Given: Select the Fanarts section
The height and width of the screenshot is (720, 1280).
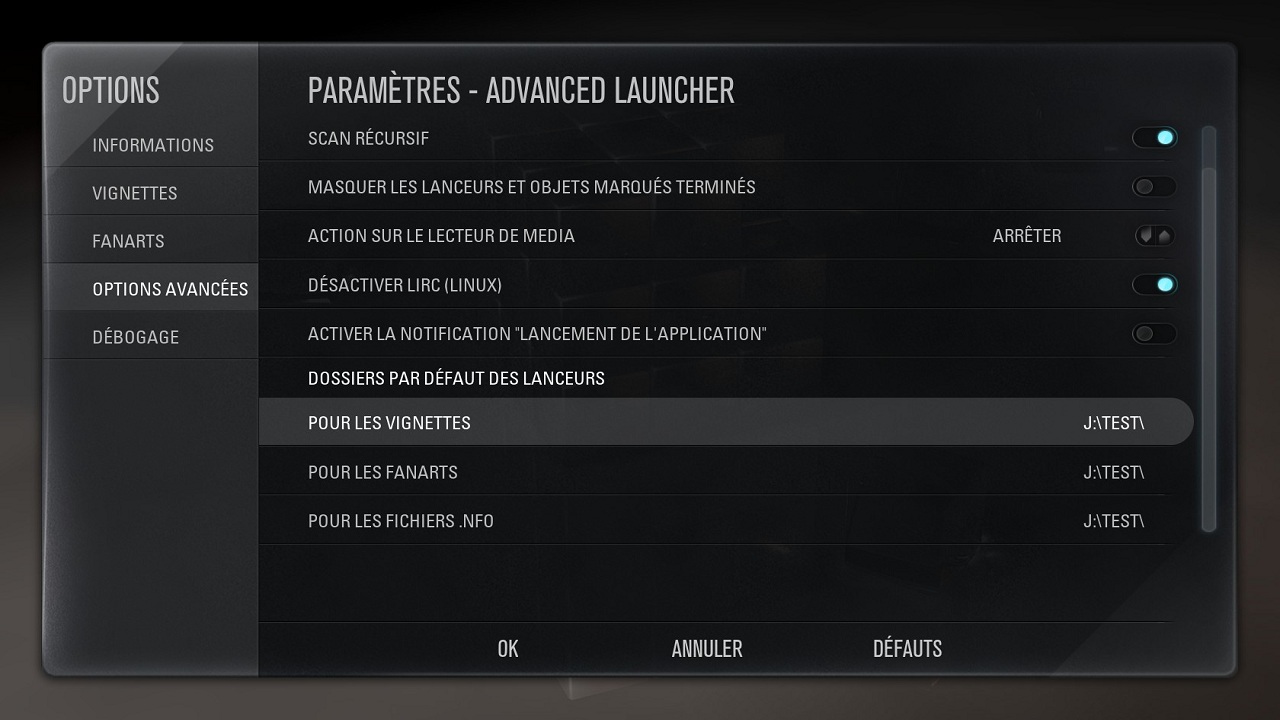Looking at the screenshot, I should point(128,241).
